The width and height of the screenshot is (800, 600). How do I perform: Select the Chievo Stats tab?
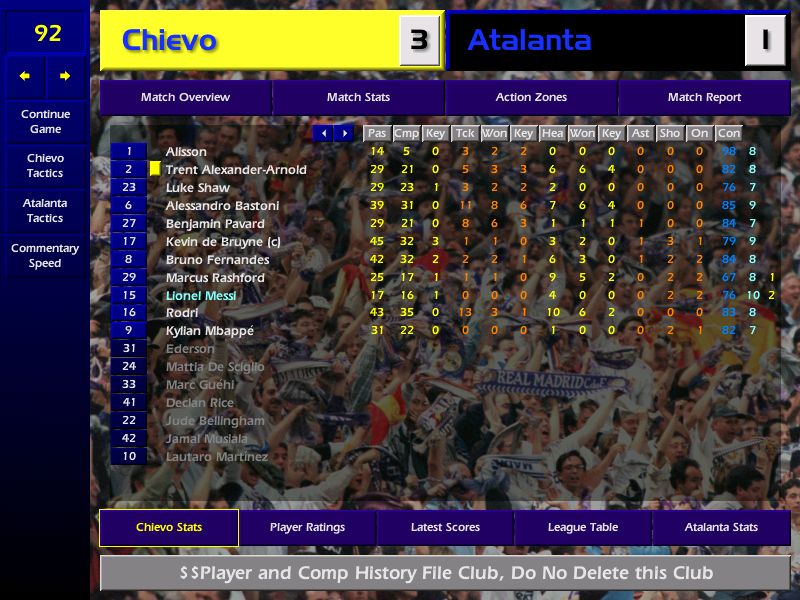pos(169,527)
